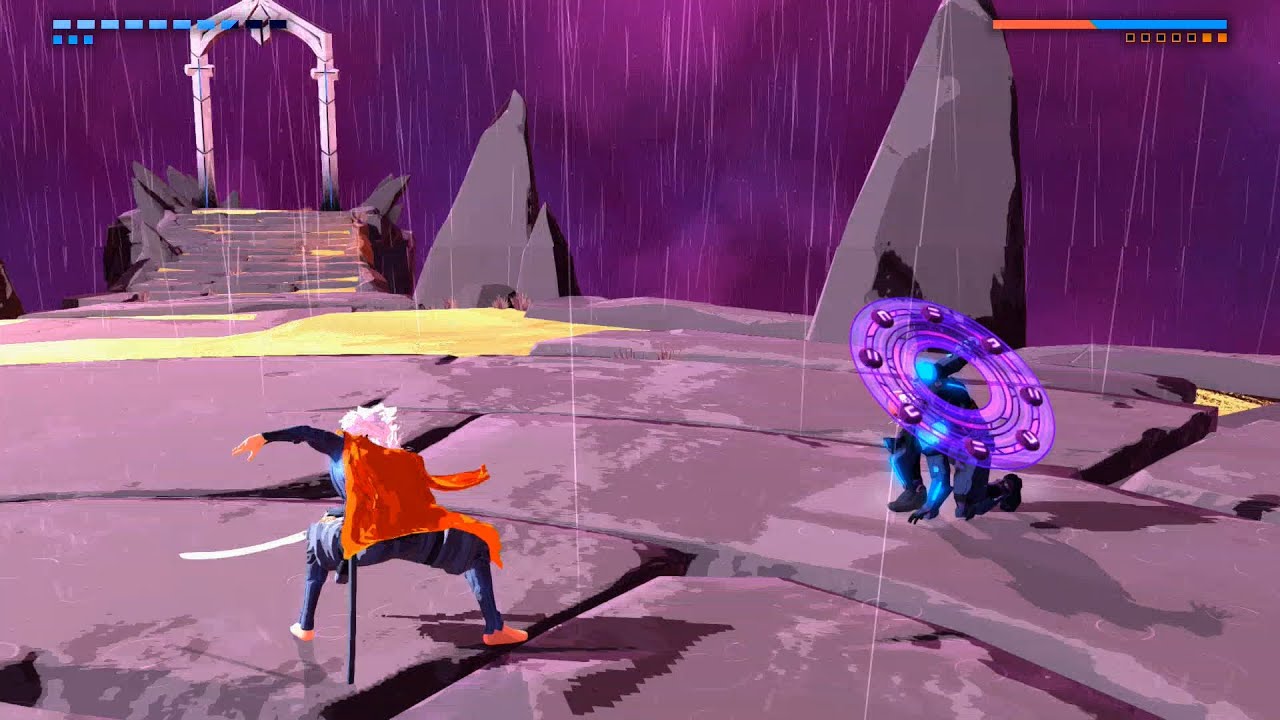Select the first orange boss phase pip

pyautogui.click(x=1207, y=38)
